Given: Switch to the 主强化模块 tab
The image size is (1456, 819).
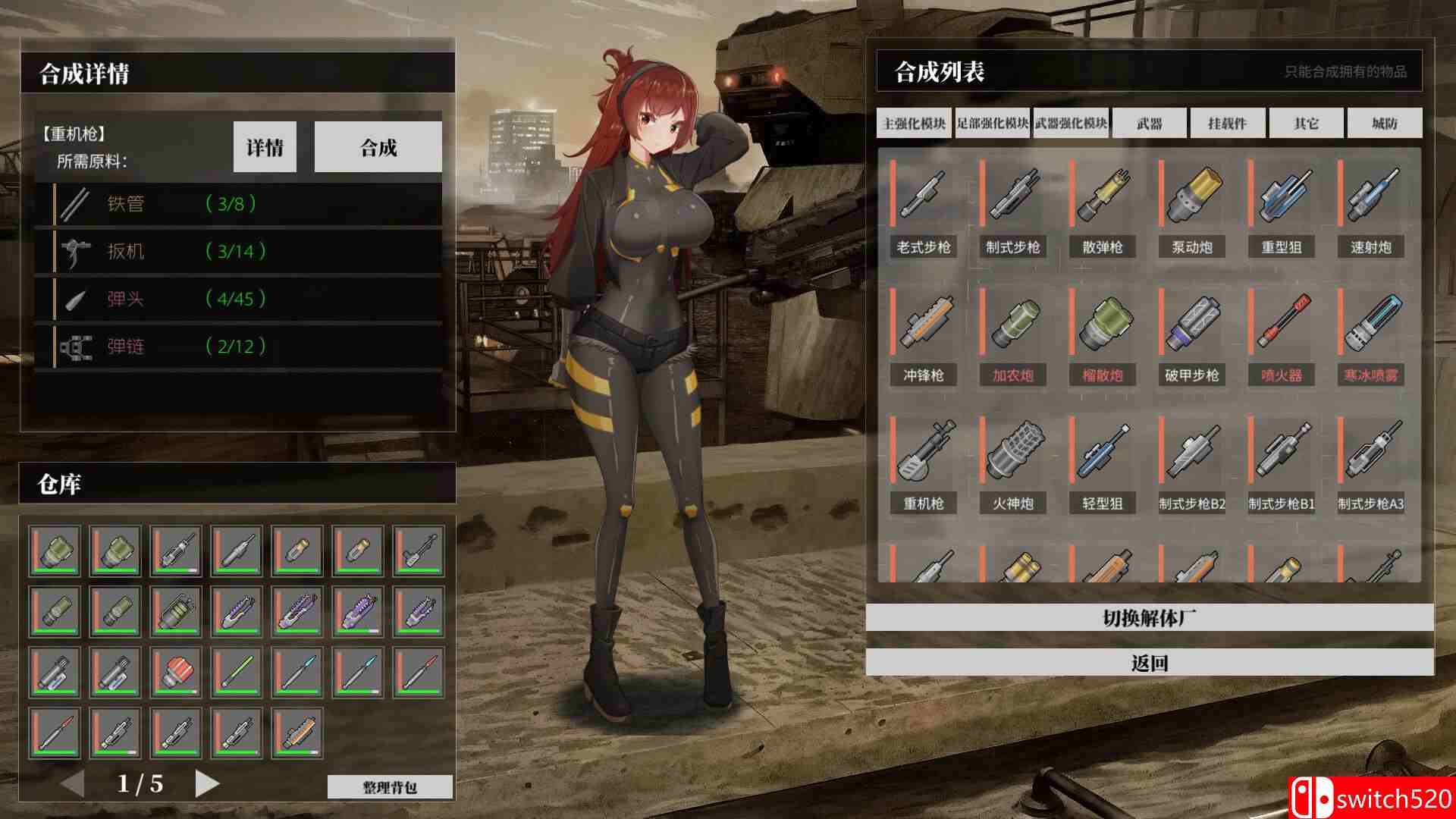Looking at the screenshot, I should click(915, 124).
